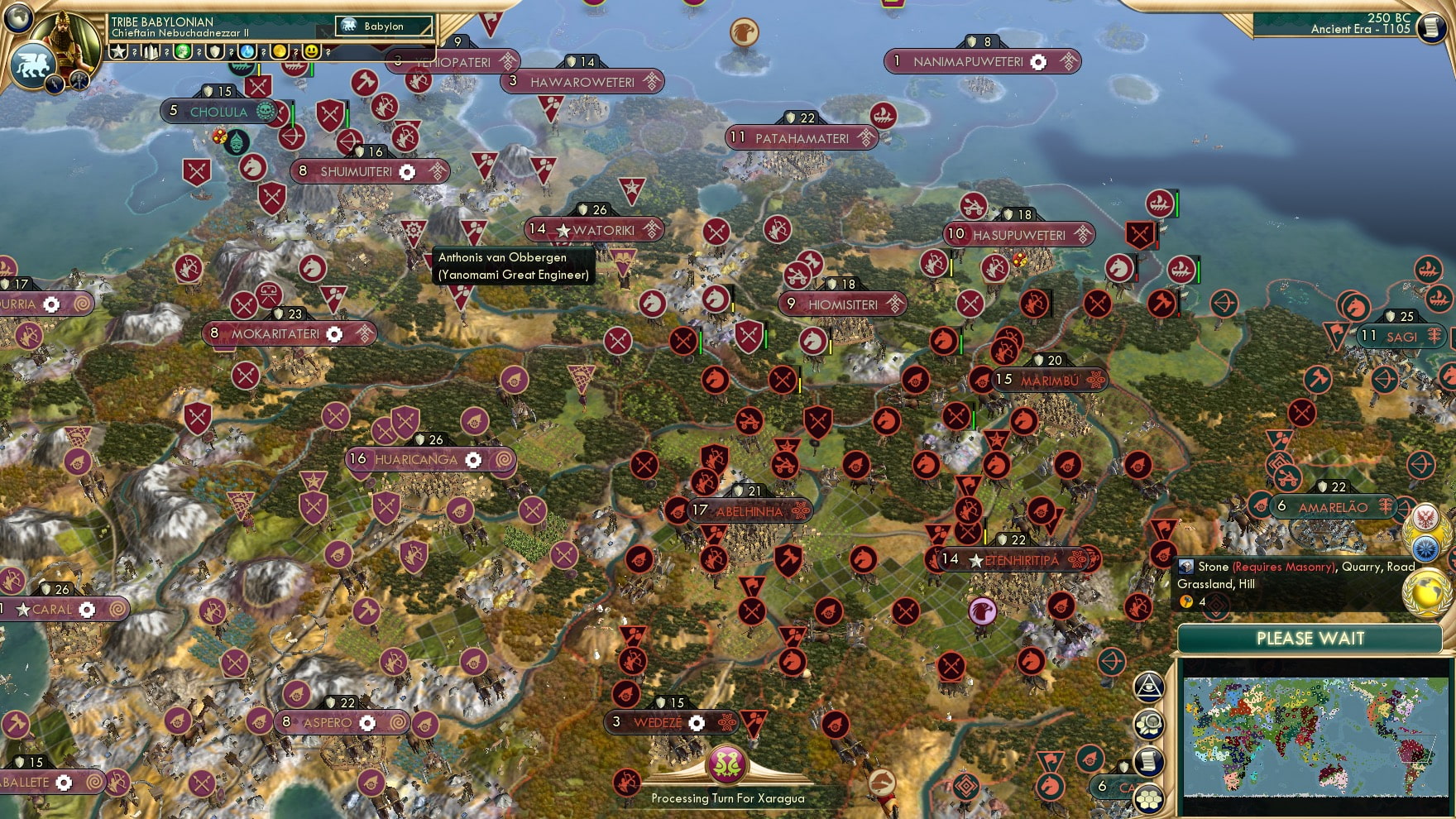
Task: Open the Babylon selector dropdown
Action: [385, 26]
